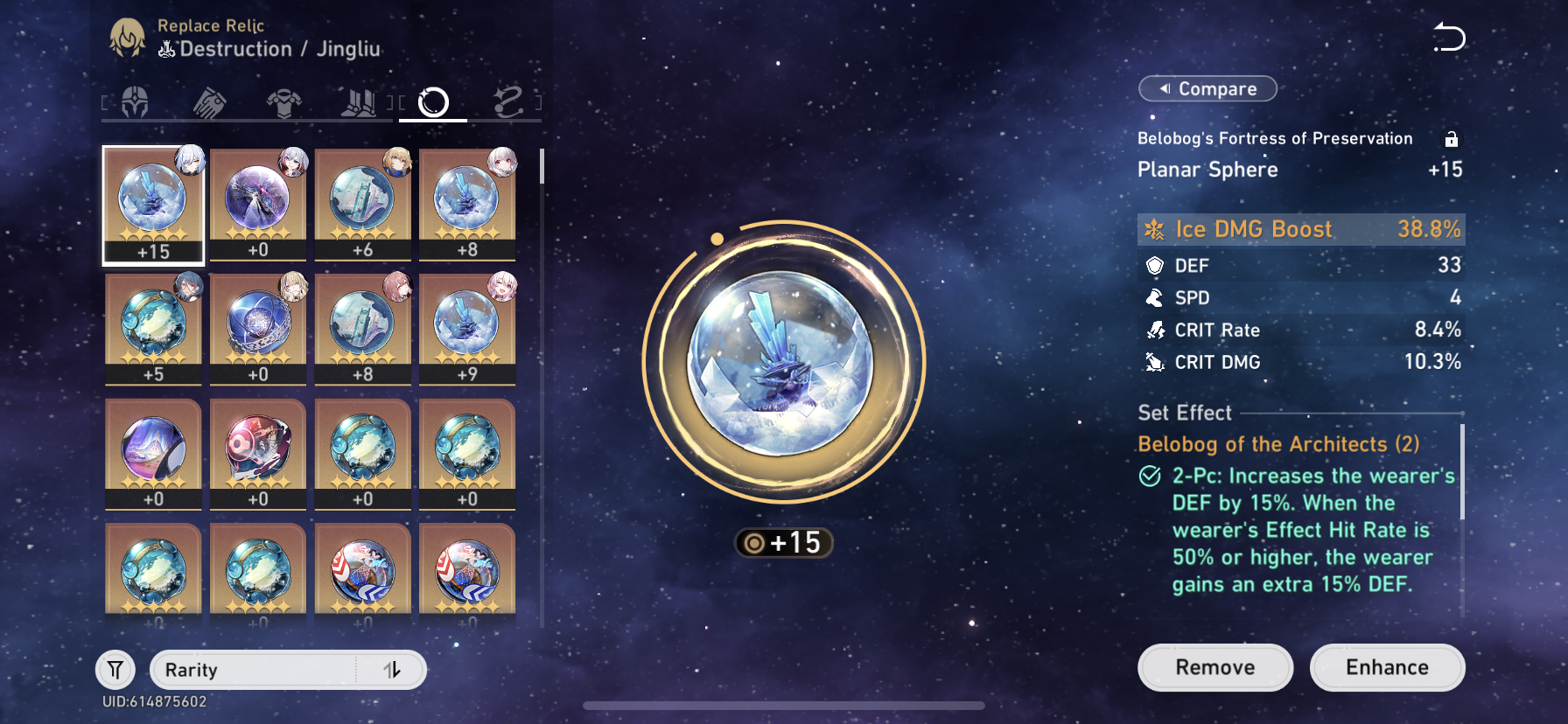Toggle the relic lock icon

(x=1452, y=138)
